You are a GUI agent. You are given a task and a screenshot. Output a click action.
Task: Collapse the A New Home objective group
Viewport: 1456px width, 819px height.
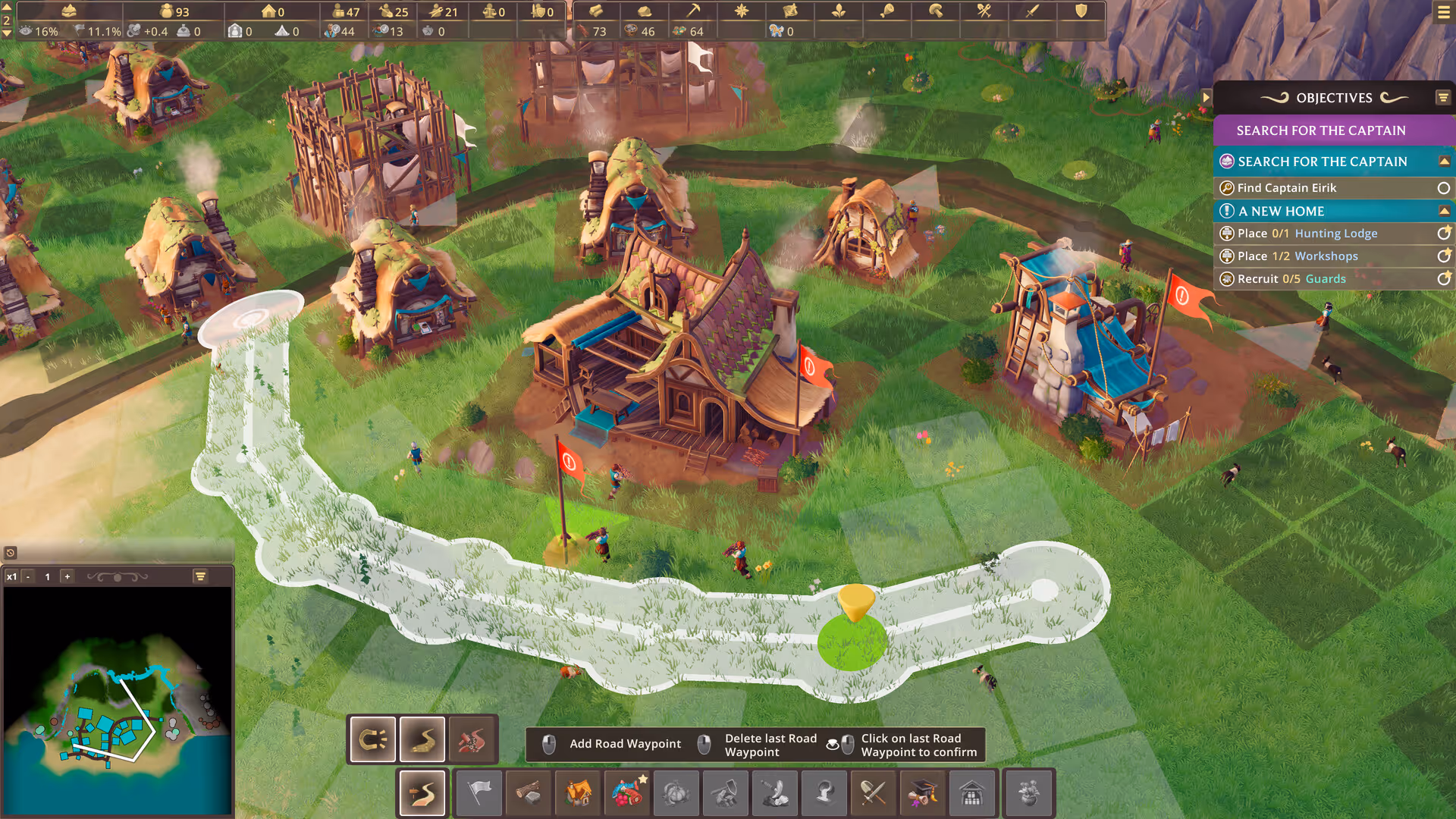[x=1444, y=211]
